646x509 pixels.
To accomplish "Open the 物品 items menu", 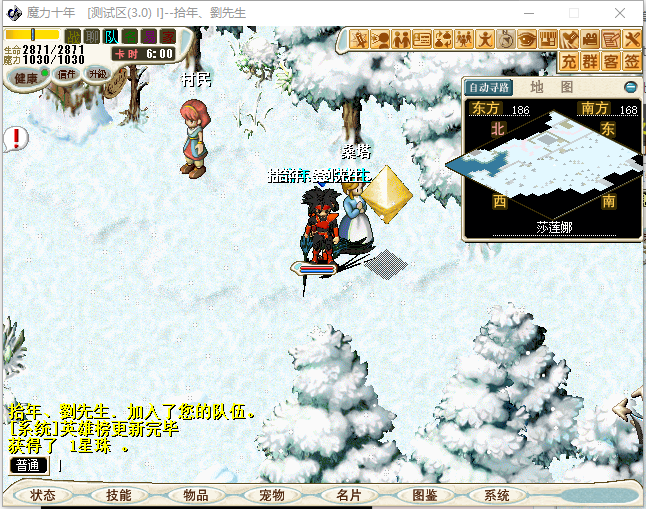I will pos(195,495).
